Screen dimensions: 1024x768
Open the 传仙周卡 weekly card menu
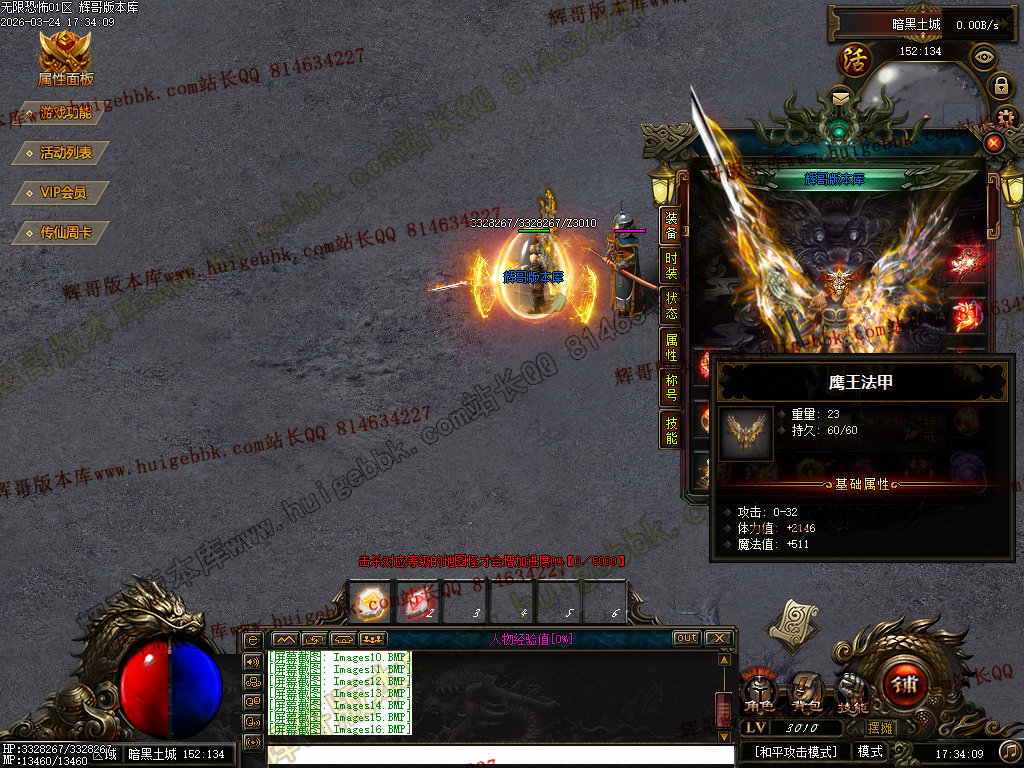tap(62, 233)
